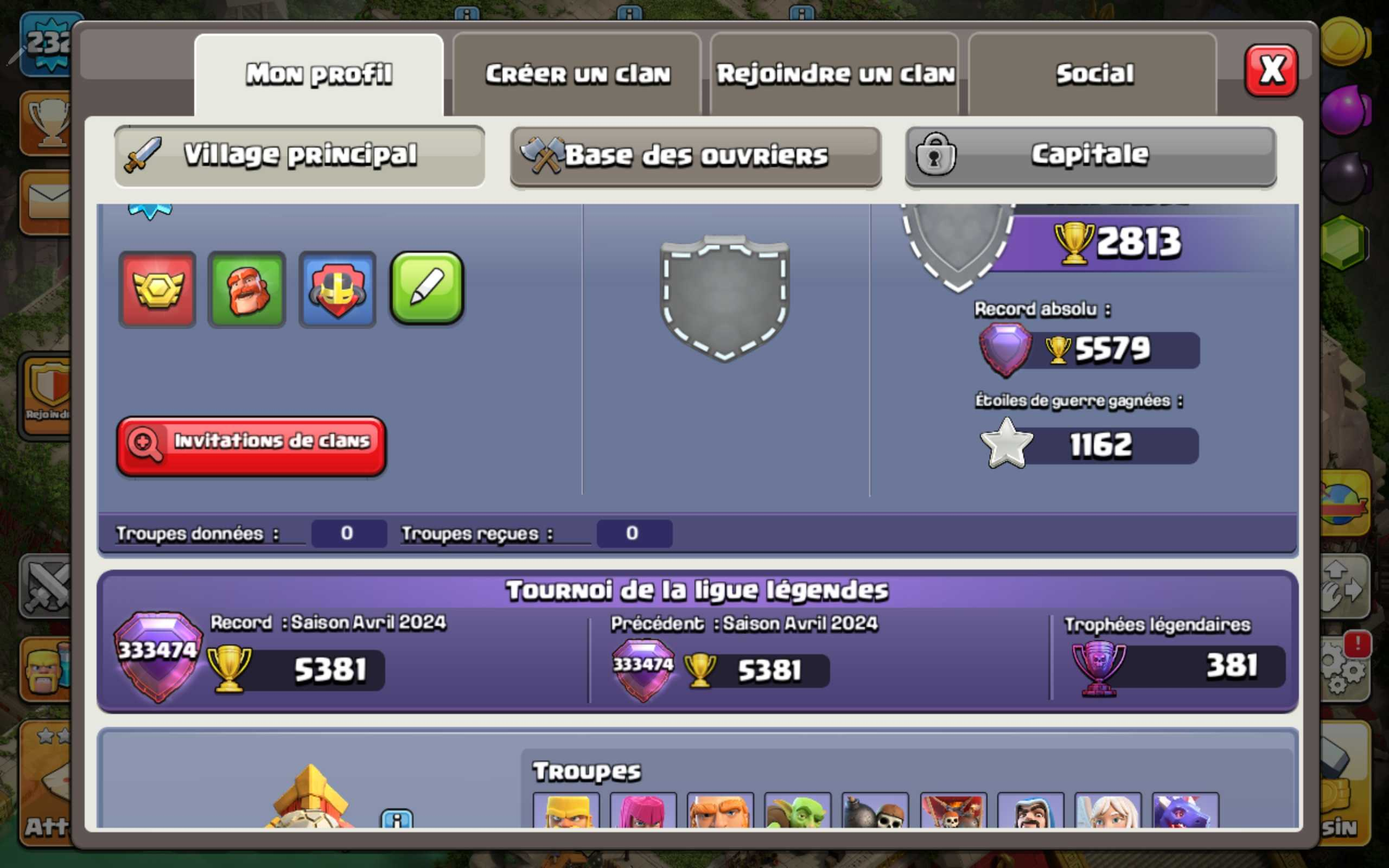Edit profile name with the green pencil icon
This screenshot has width=1389, height=868.
coord(426,290)
